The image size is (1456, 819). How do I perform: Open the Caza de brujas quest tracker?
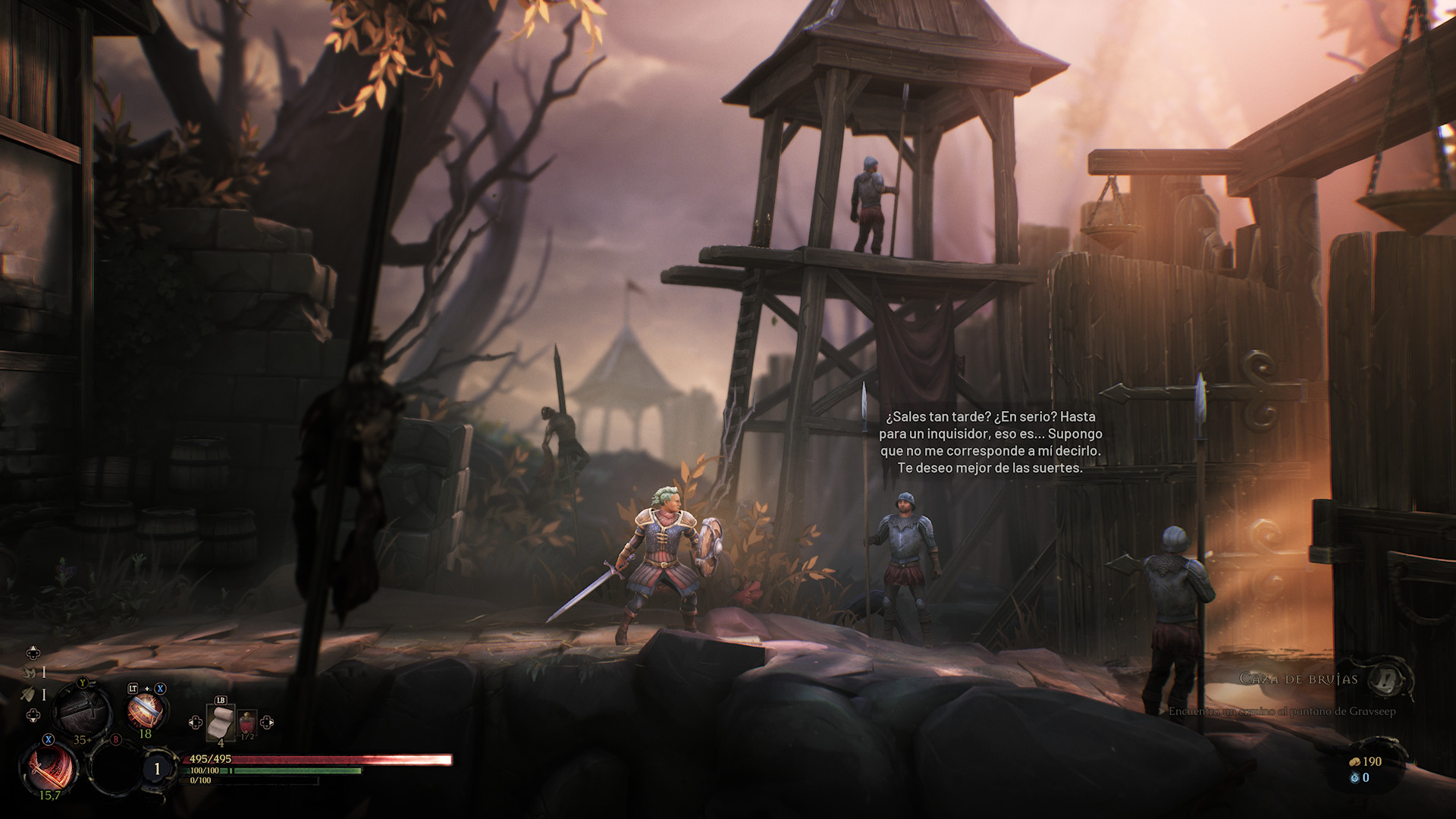tap(1298, 679)
